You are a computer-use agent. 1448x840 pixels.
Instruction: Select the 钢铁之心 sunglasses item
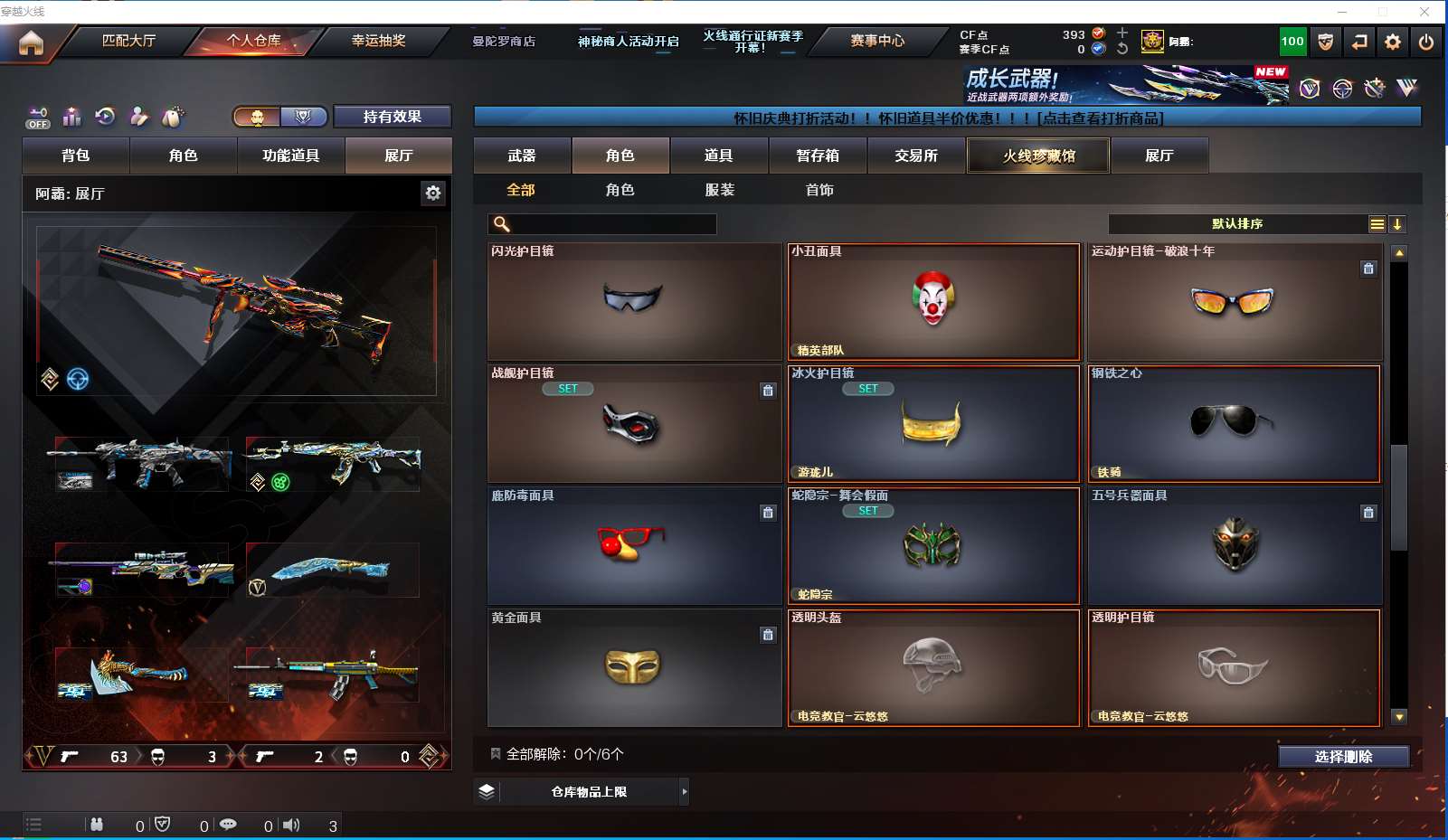click(x=1234, y=423)
